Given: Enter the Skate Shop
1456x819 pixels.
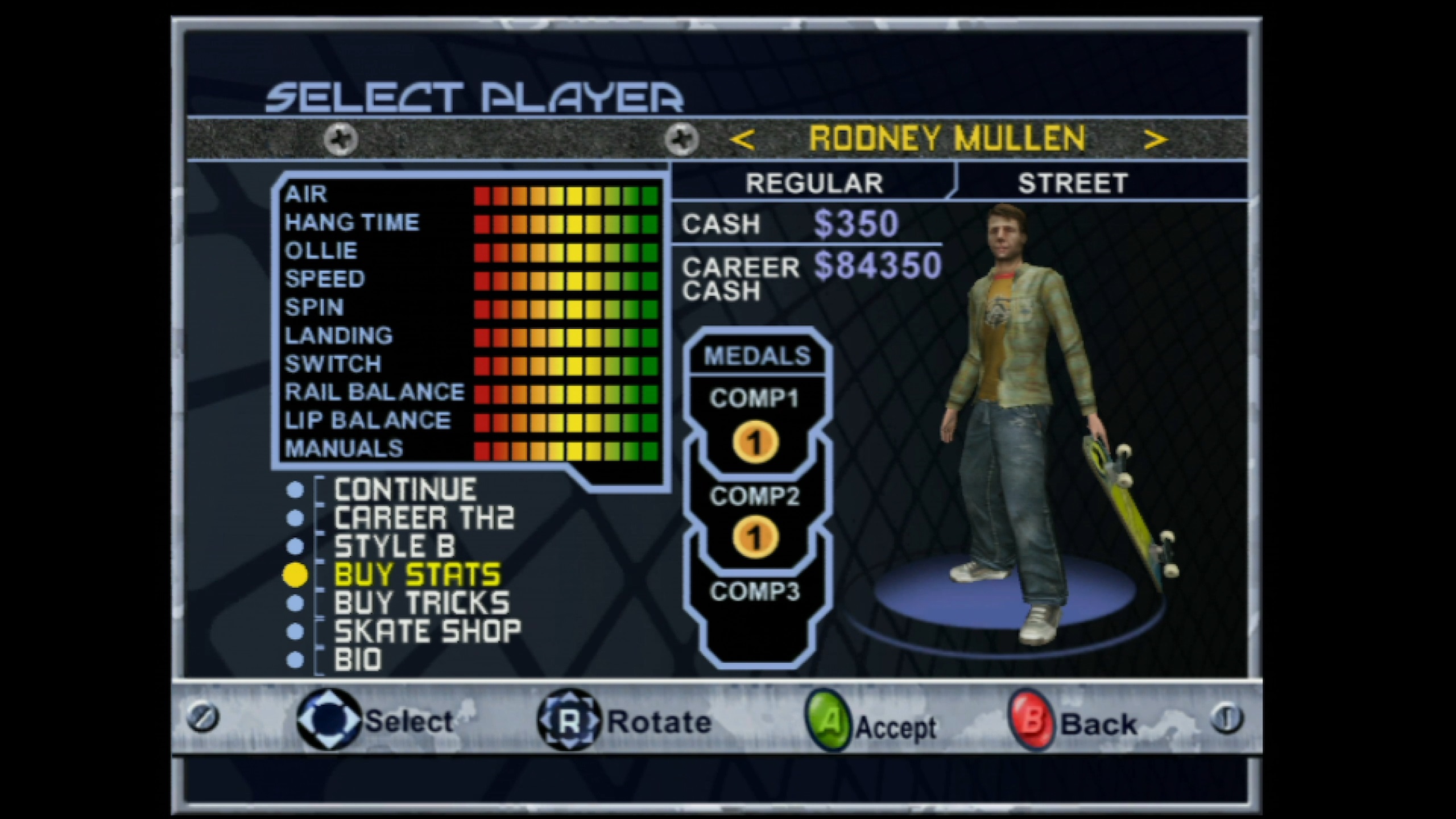Looking at the screenshot, I should click(427, 631).
